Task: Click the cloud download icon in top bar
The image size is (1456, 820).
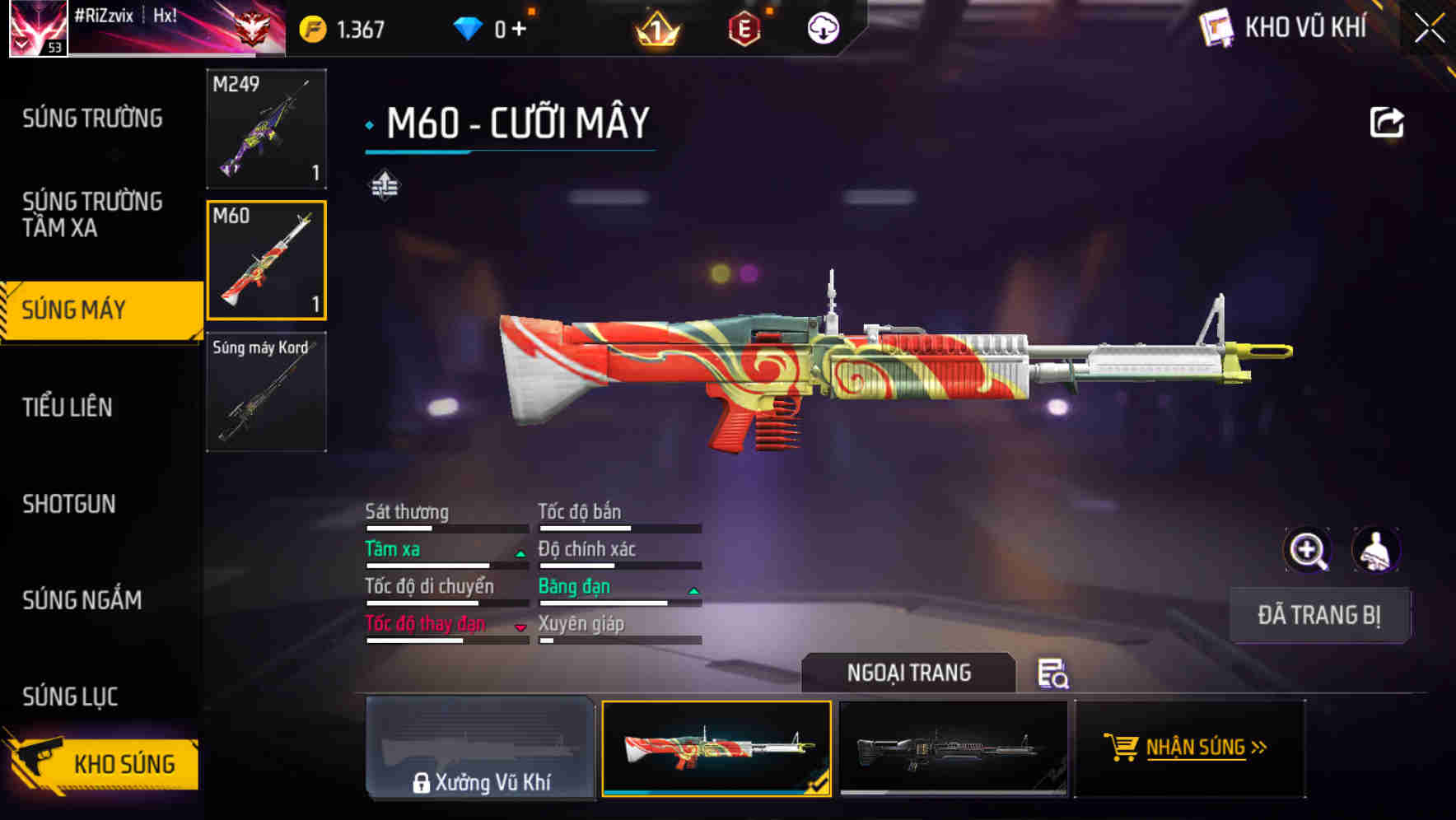Action: 822,27
